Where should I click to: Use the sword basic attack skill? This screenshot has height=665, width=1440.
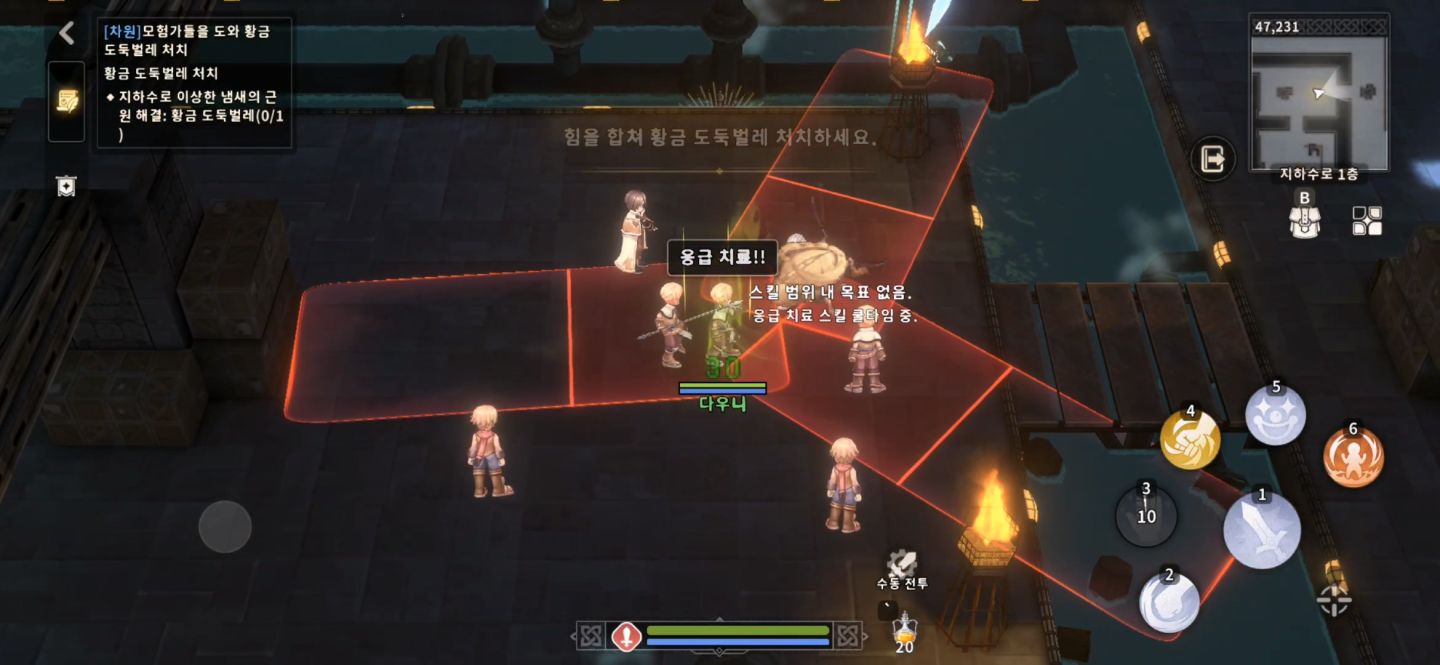tap(1262, 529)
